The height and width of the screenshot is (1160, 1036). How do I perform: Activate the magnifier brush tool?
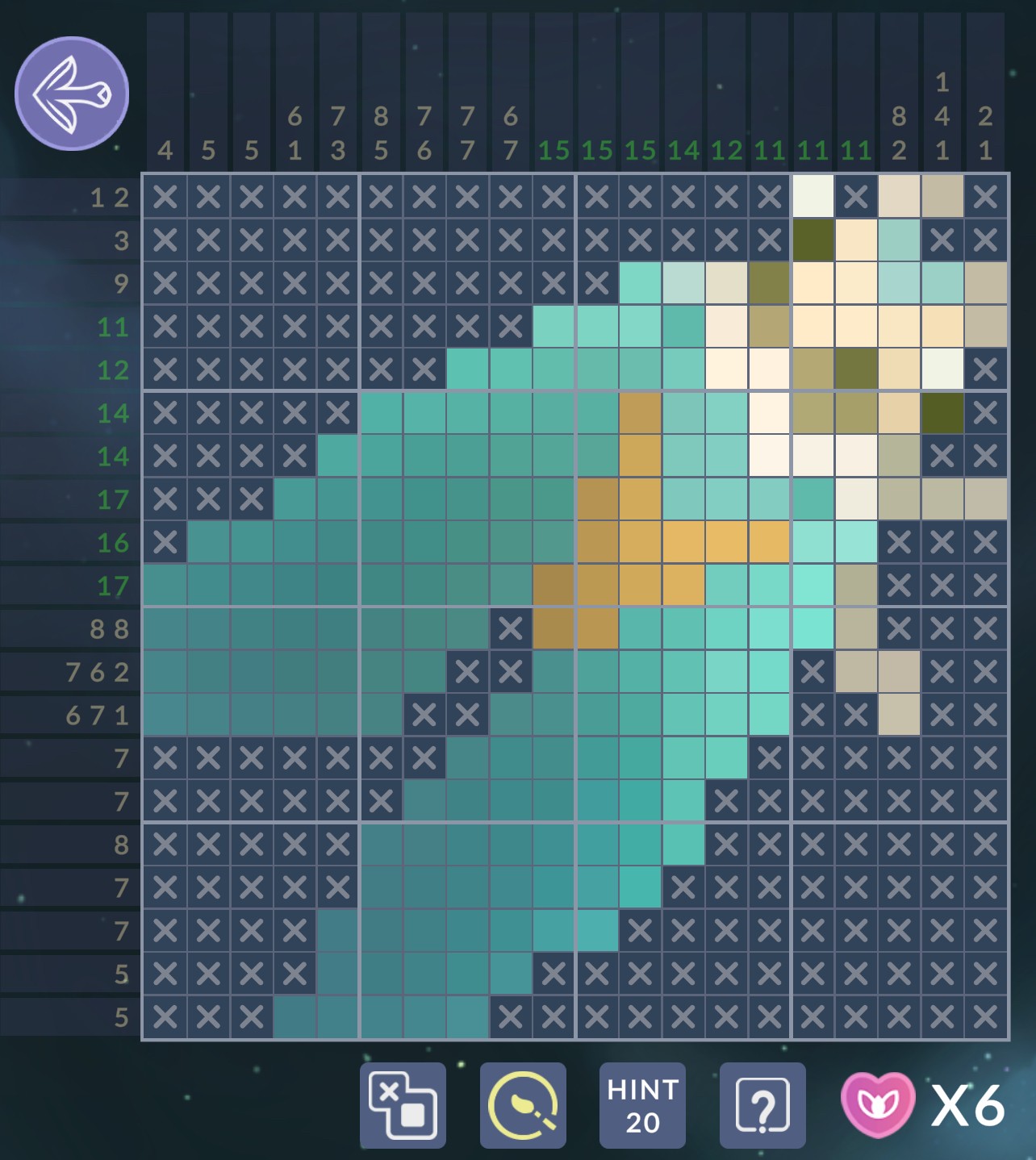pos(523,1105)
